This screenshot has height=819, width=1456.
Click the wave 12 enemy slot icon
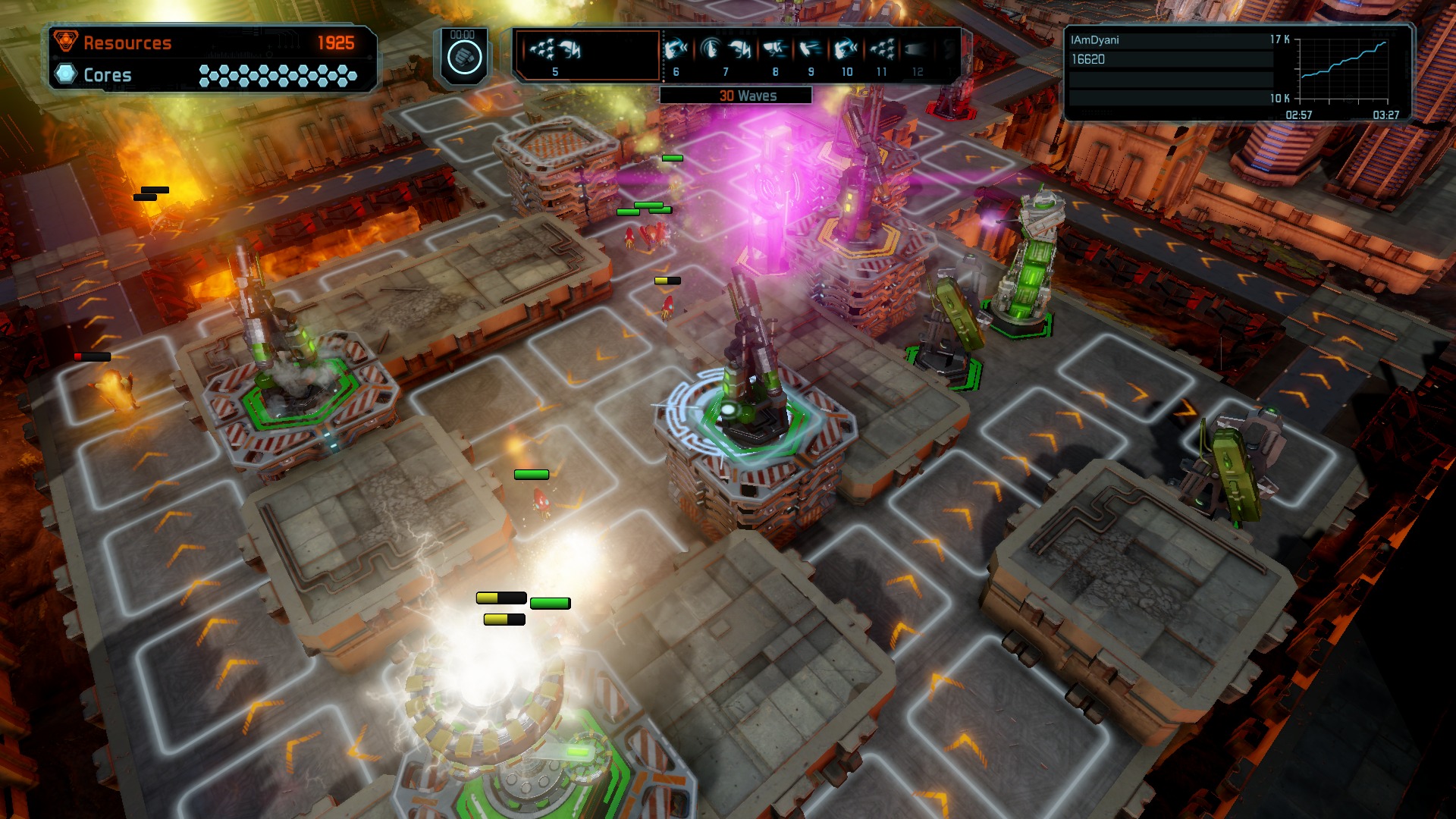coord(916,47)
